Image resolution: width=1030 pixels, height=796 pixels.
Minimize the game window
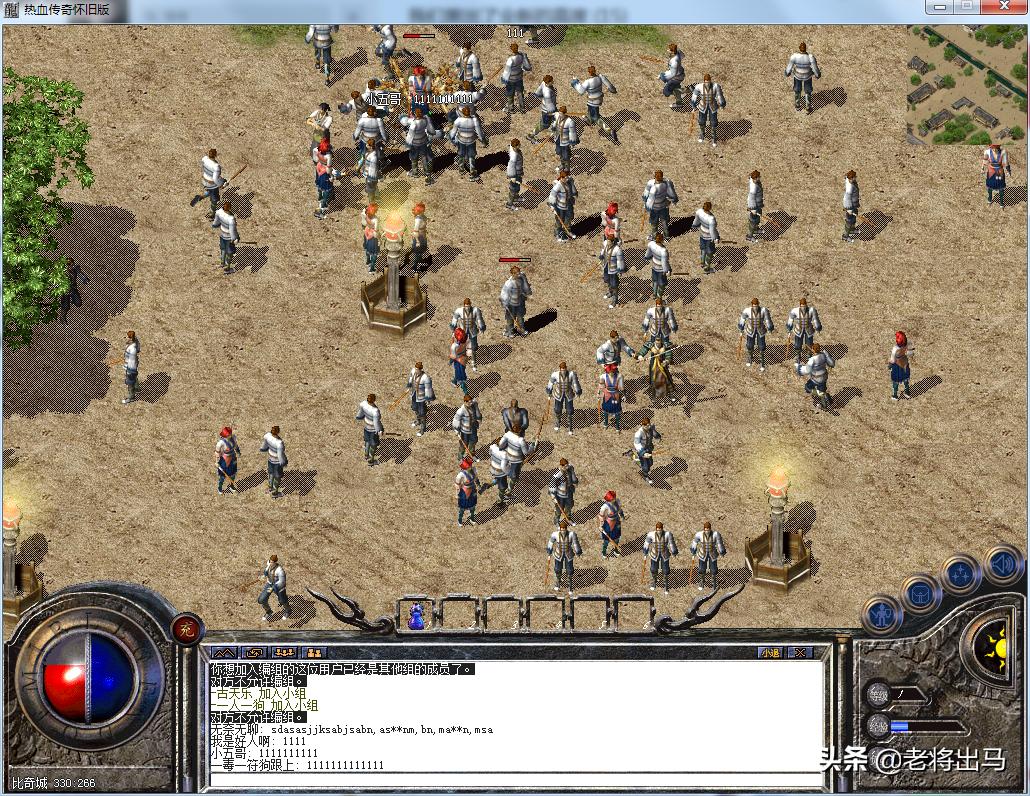938,8
